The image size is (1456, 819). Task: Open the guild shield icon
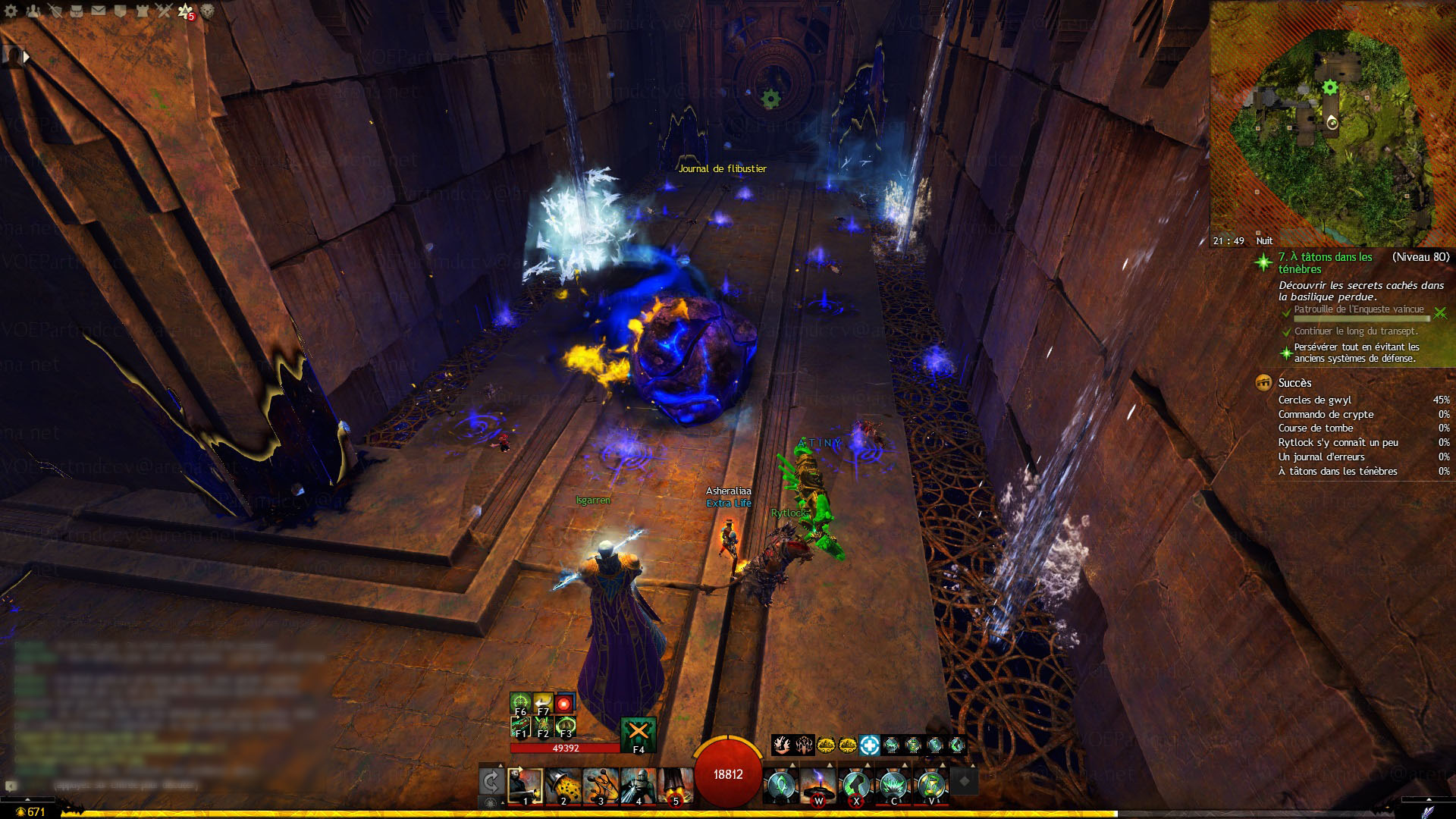[120, 11]
